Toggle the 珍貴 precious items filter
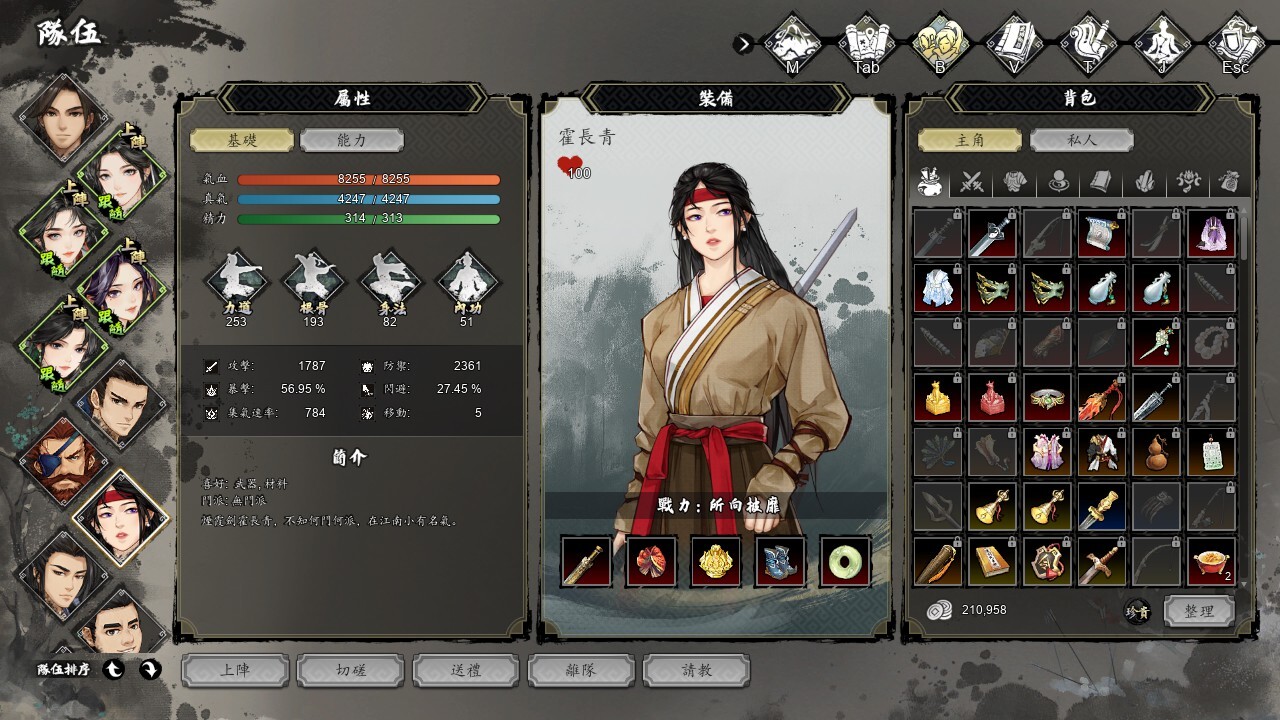1280x720 pixels. click(x=1137, y=612)
